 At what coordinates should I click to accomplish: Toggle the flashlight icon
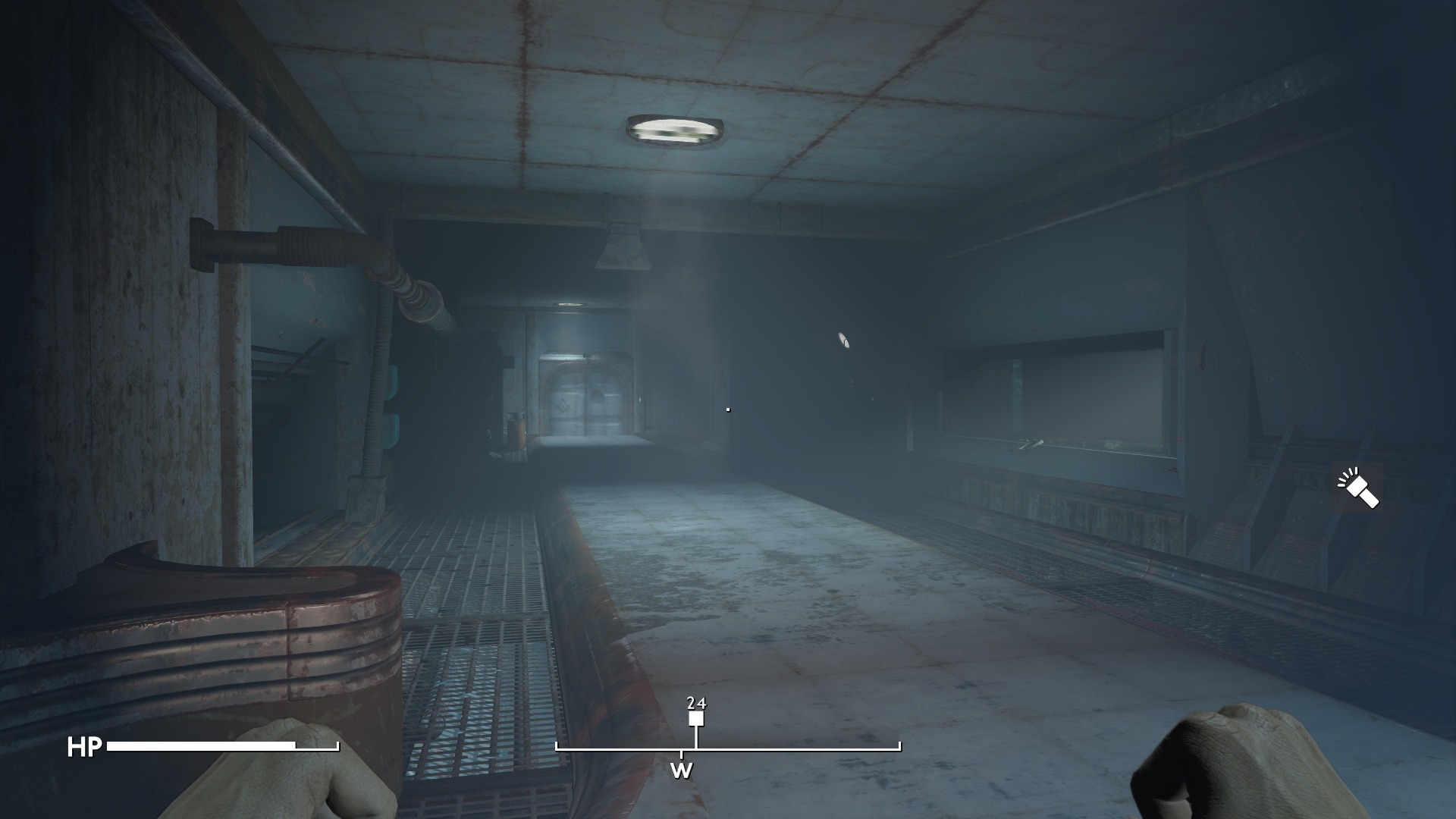pos(1357,488)
